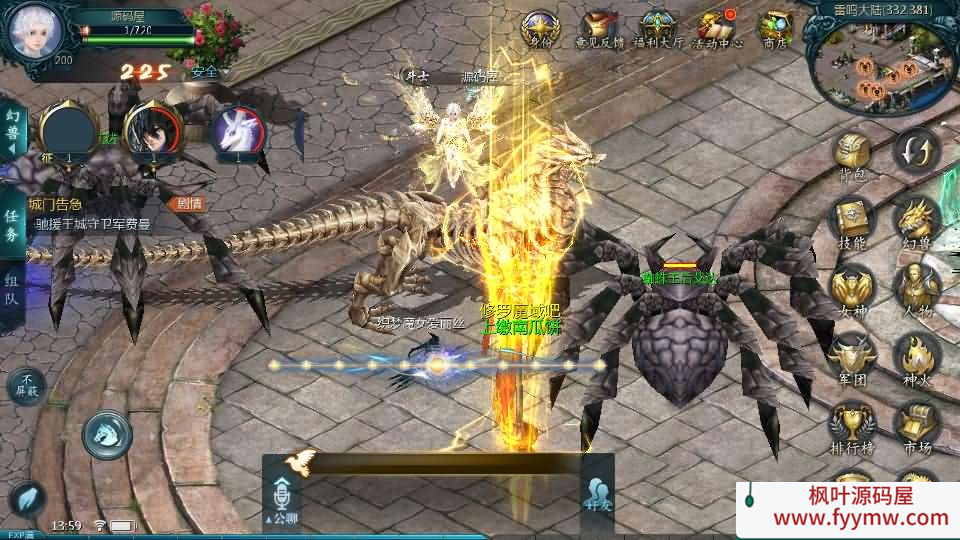The width and height of the screenshot is (960, 540).
Task: Toggle the 不屏蔽 player visibility button
Action: pos(26,385)
